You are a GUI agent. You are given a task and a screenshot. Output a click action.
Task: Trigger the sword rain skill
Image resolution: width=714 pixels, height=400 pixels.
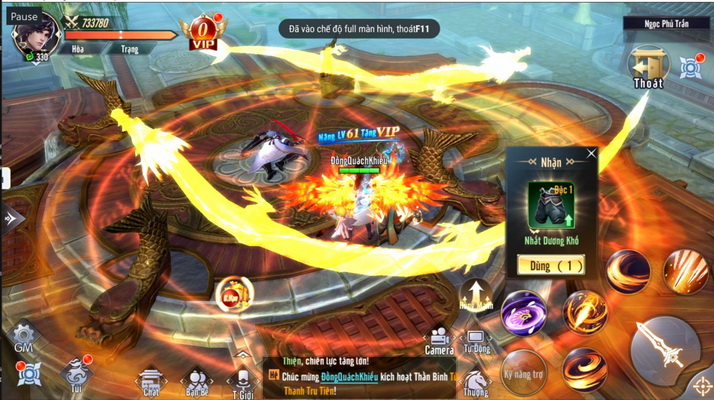click(685, 271)
